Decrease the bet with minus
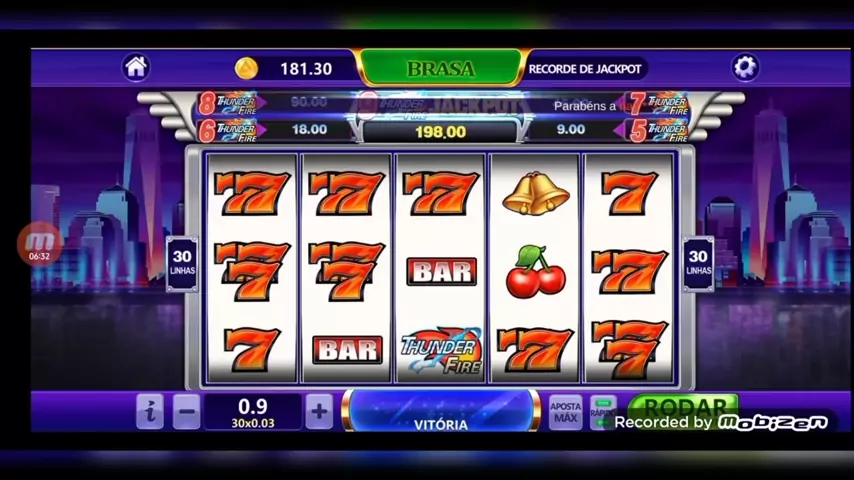 186,411
